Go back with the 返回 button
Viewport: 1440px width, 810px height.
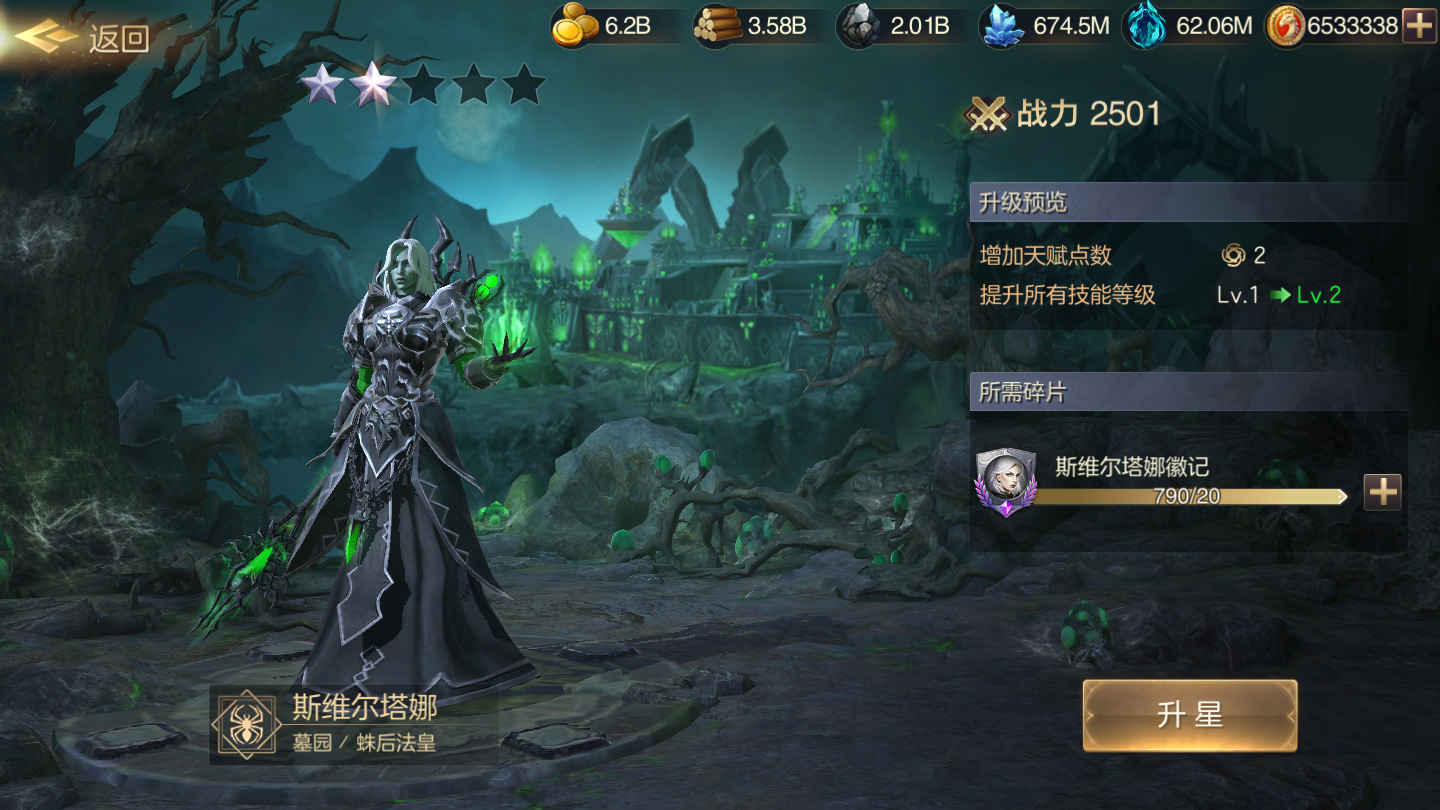click(85, 38)
